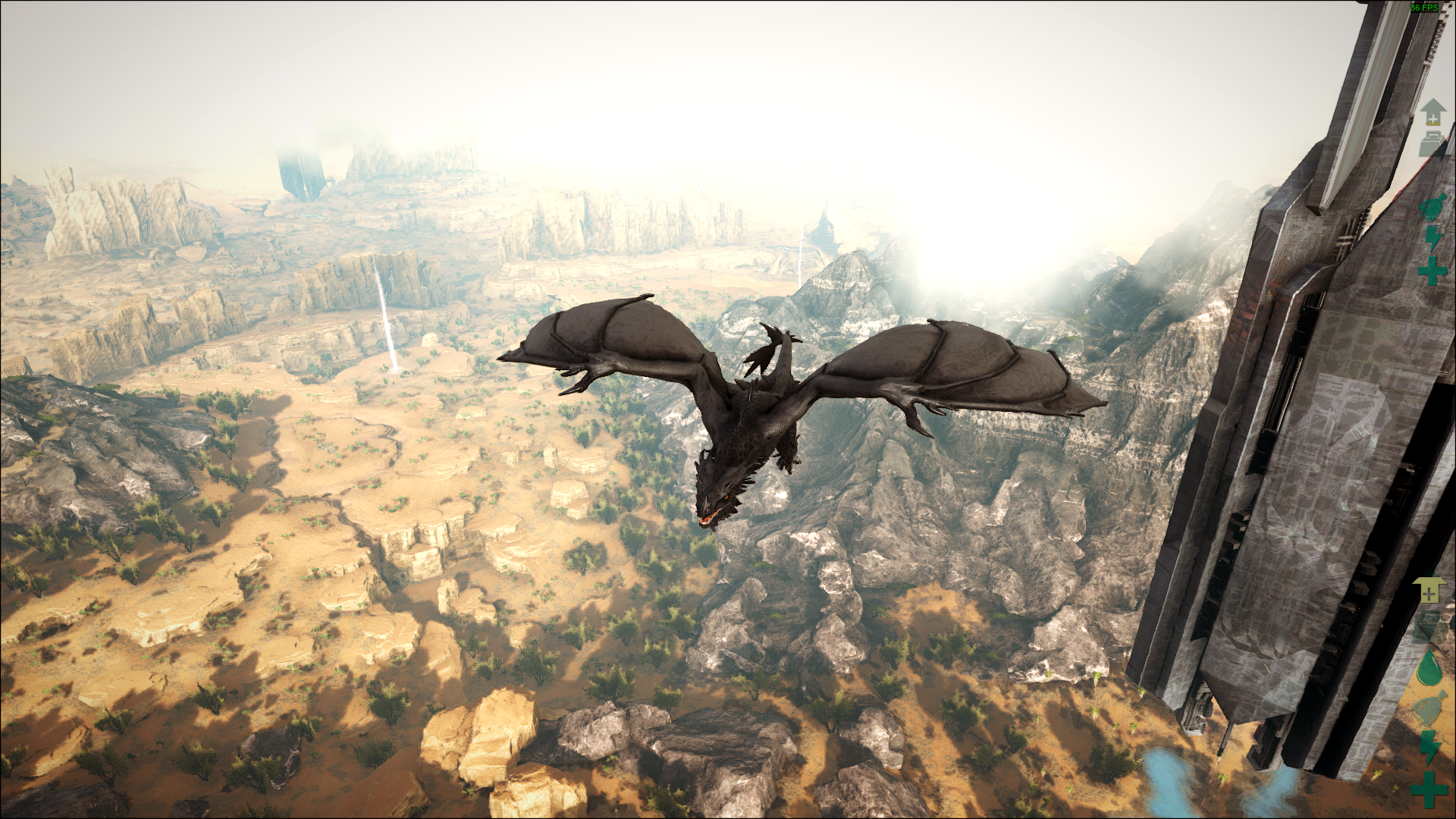Click the survivor's food icon beneath the water droplet
Image resolution: width=1456 pixels, height=819 pixels.
(1429, 710)
